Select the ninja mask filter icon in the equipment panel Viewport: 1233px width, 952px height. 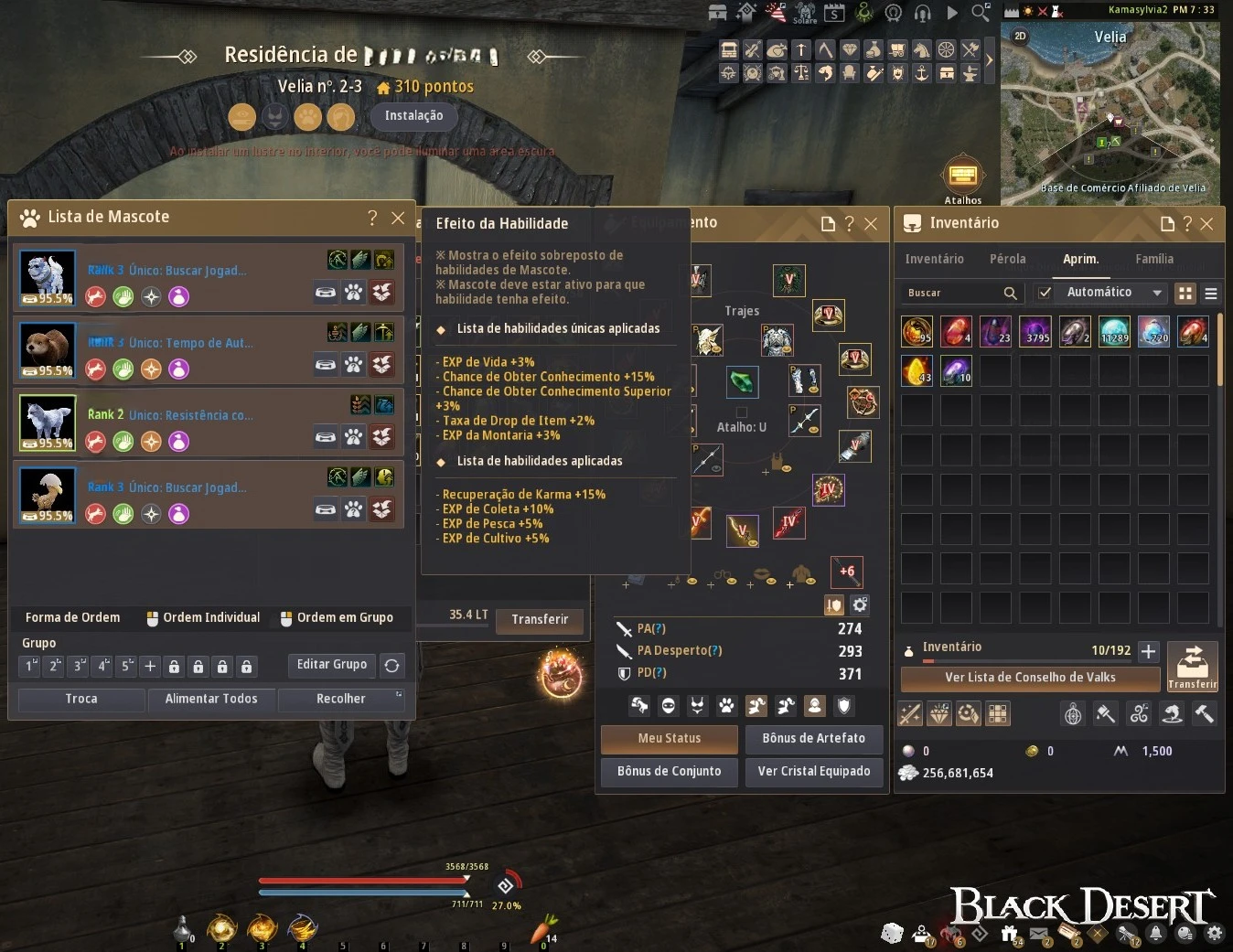[x=668, y=706]
